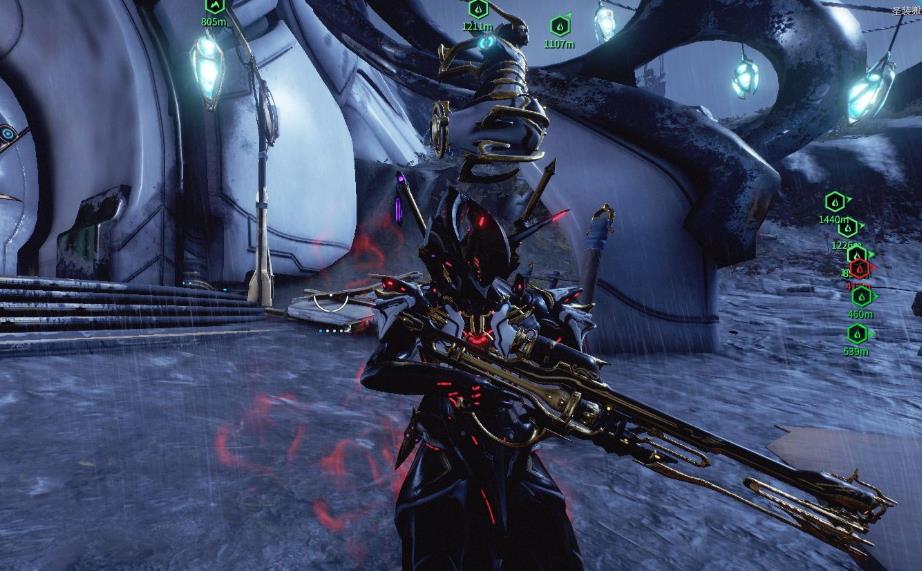Select the waypoint marker labeled 805m

(x=213, y=5)
